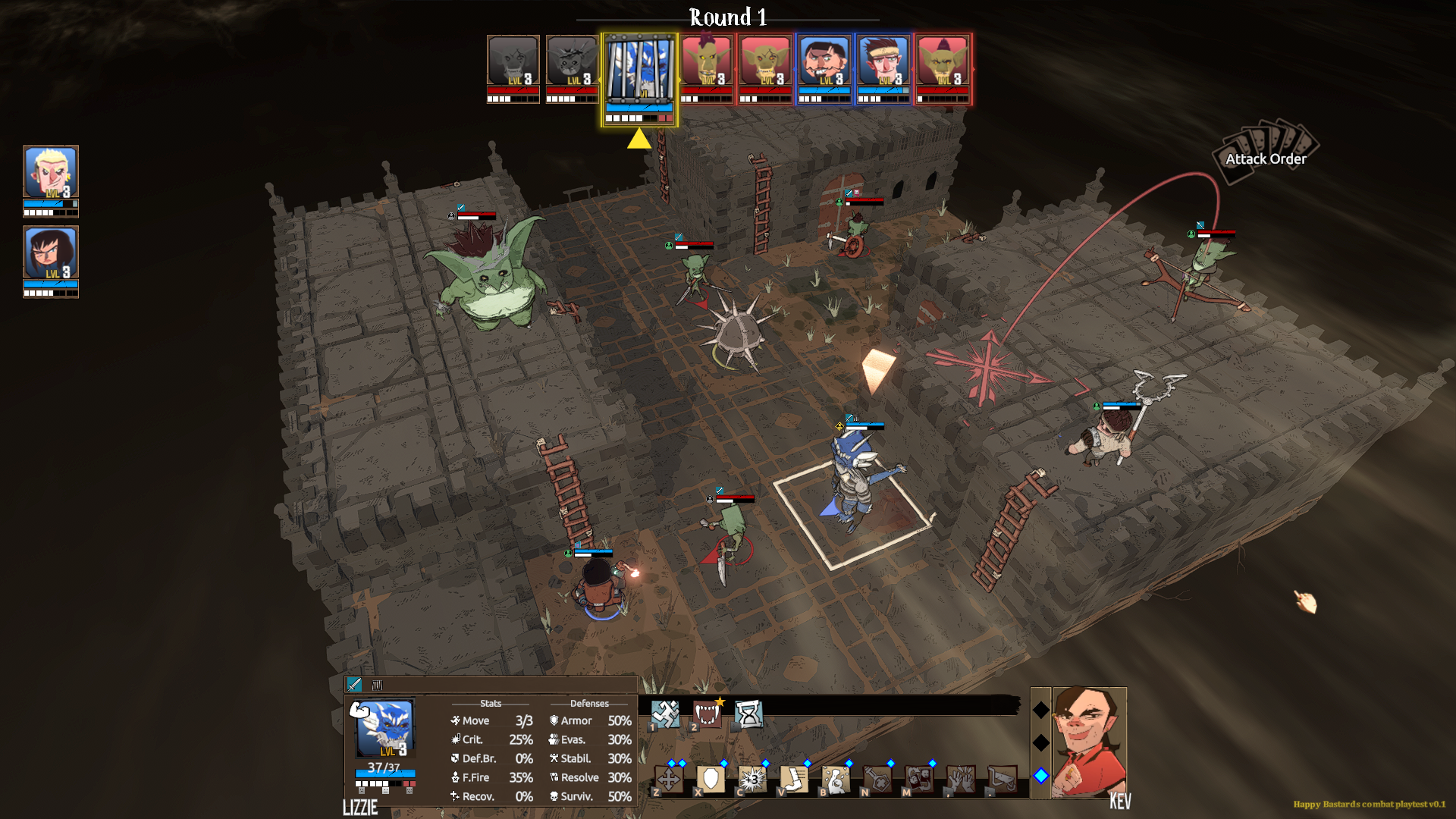Image resolution: width=1456 pixels, height=819 pixels.
Task: Use the boot kick ability
Action: pyautogui.click(x=794, y=779)
